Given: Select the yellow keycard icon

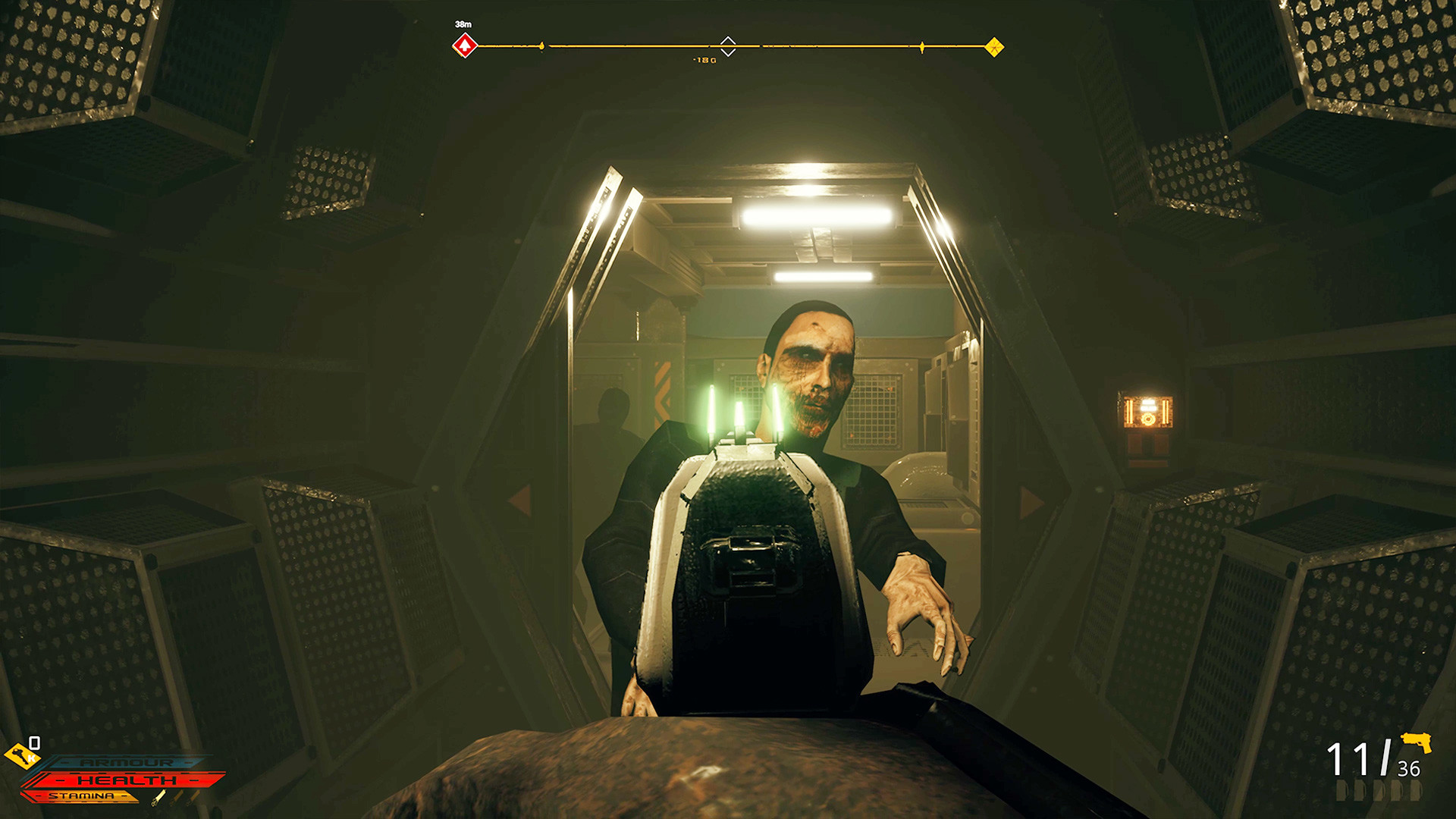Looking at the screenshot, I should point(20,755).
